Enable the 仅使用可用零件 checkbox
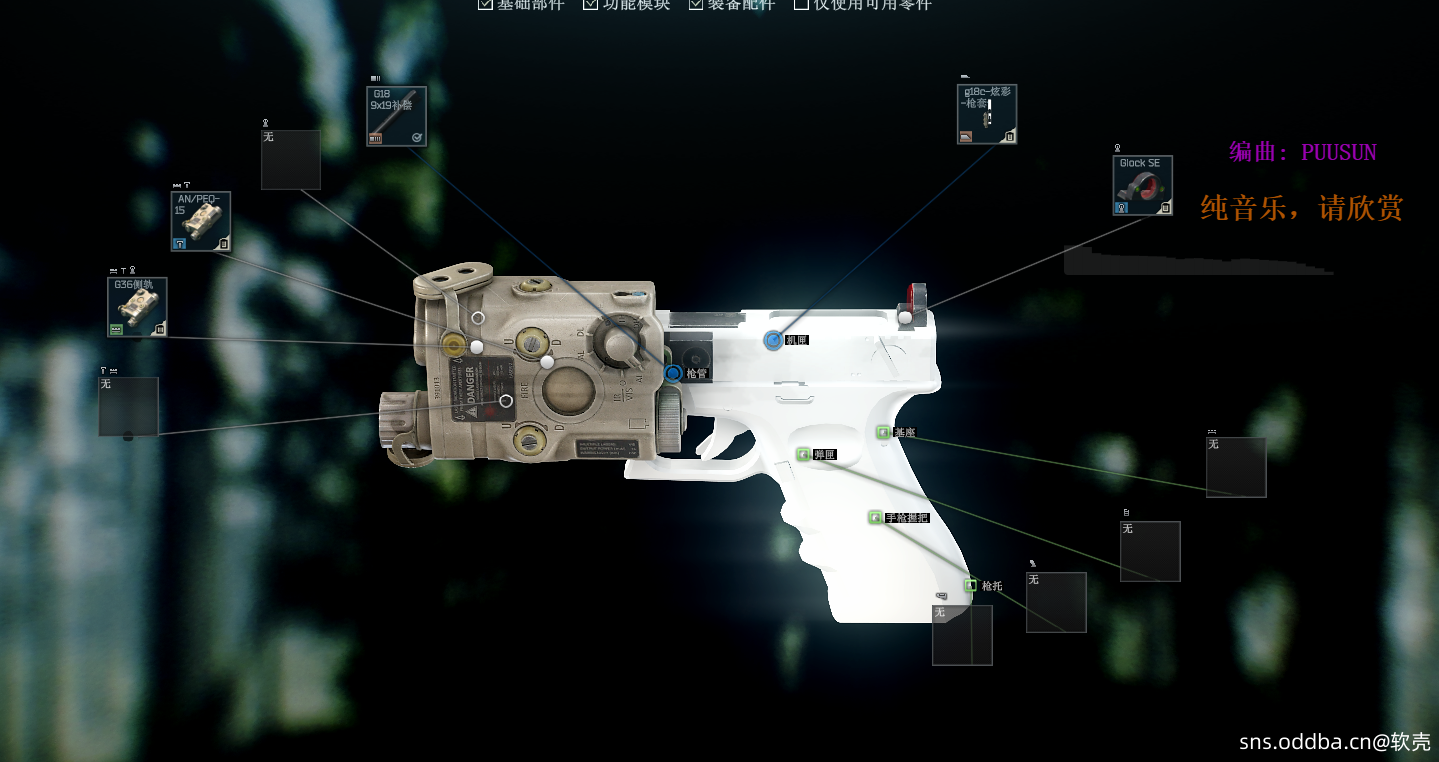1439x762 pixels. pos(801,4)
